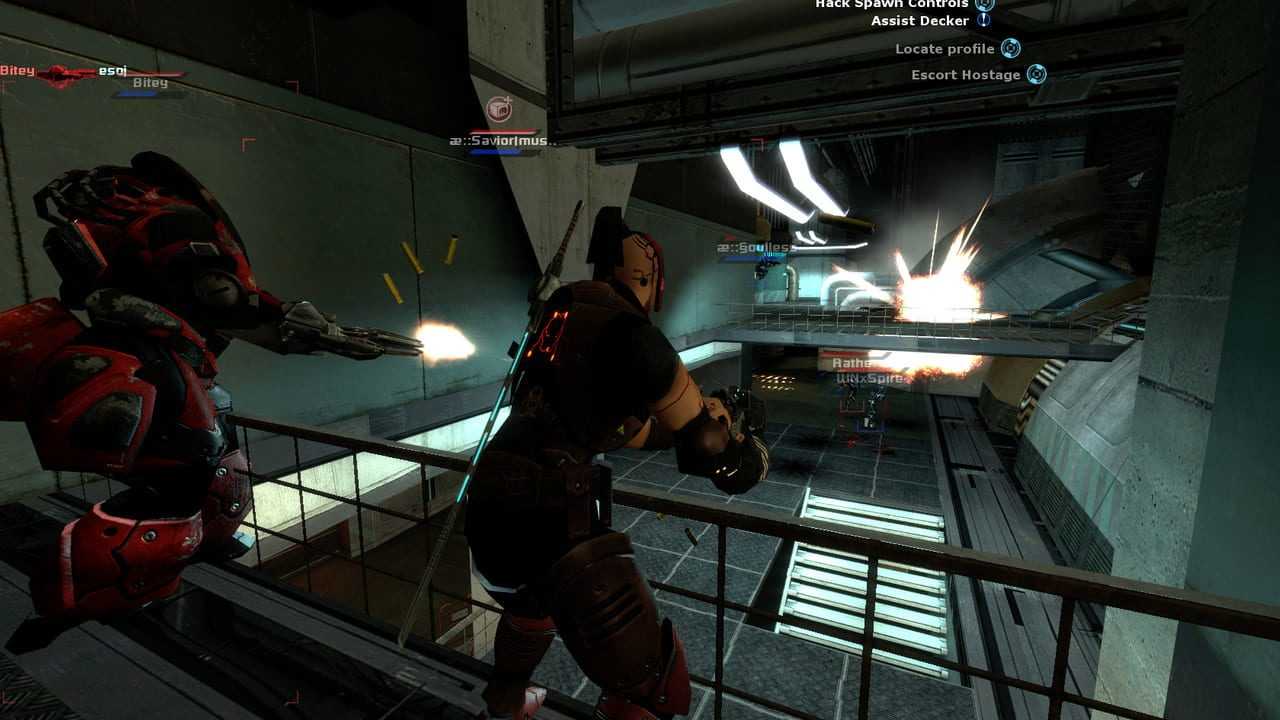Select the Locate profile objective
The image size is (1280, 720).
[945, 49]
